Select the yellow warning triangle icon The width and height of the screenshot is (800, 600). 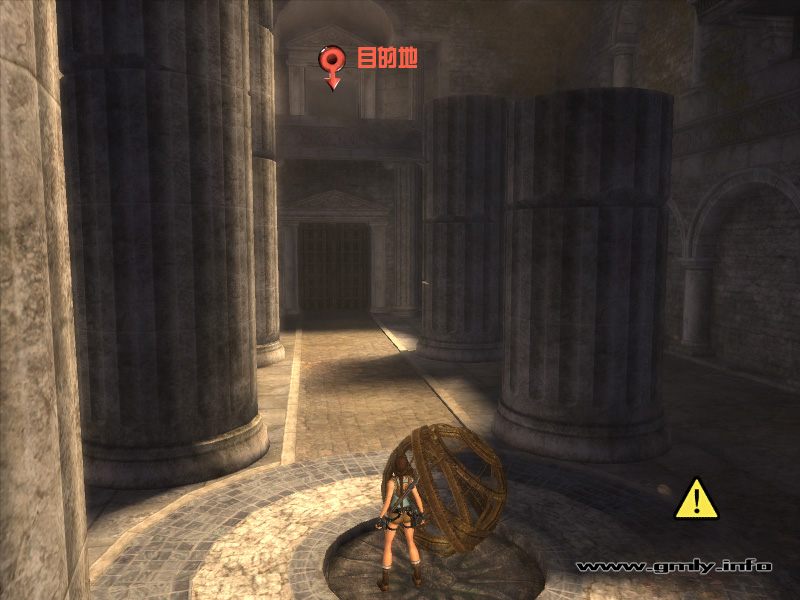click(697, 499)
